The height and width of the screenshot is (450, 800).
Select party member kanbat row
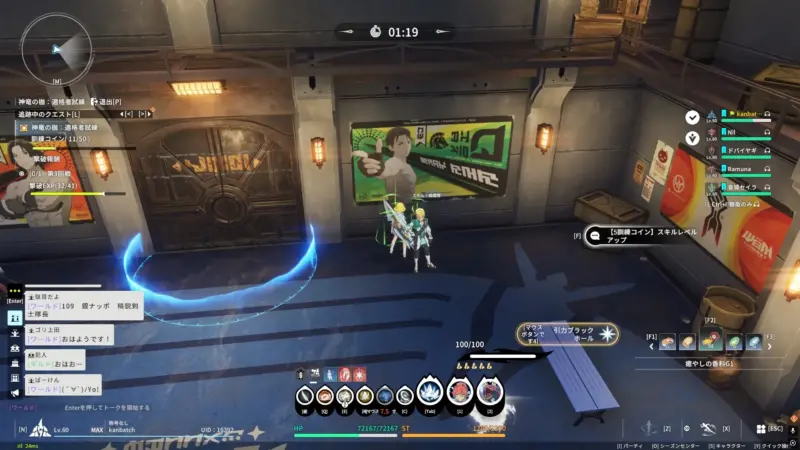coord(741,115)
